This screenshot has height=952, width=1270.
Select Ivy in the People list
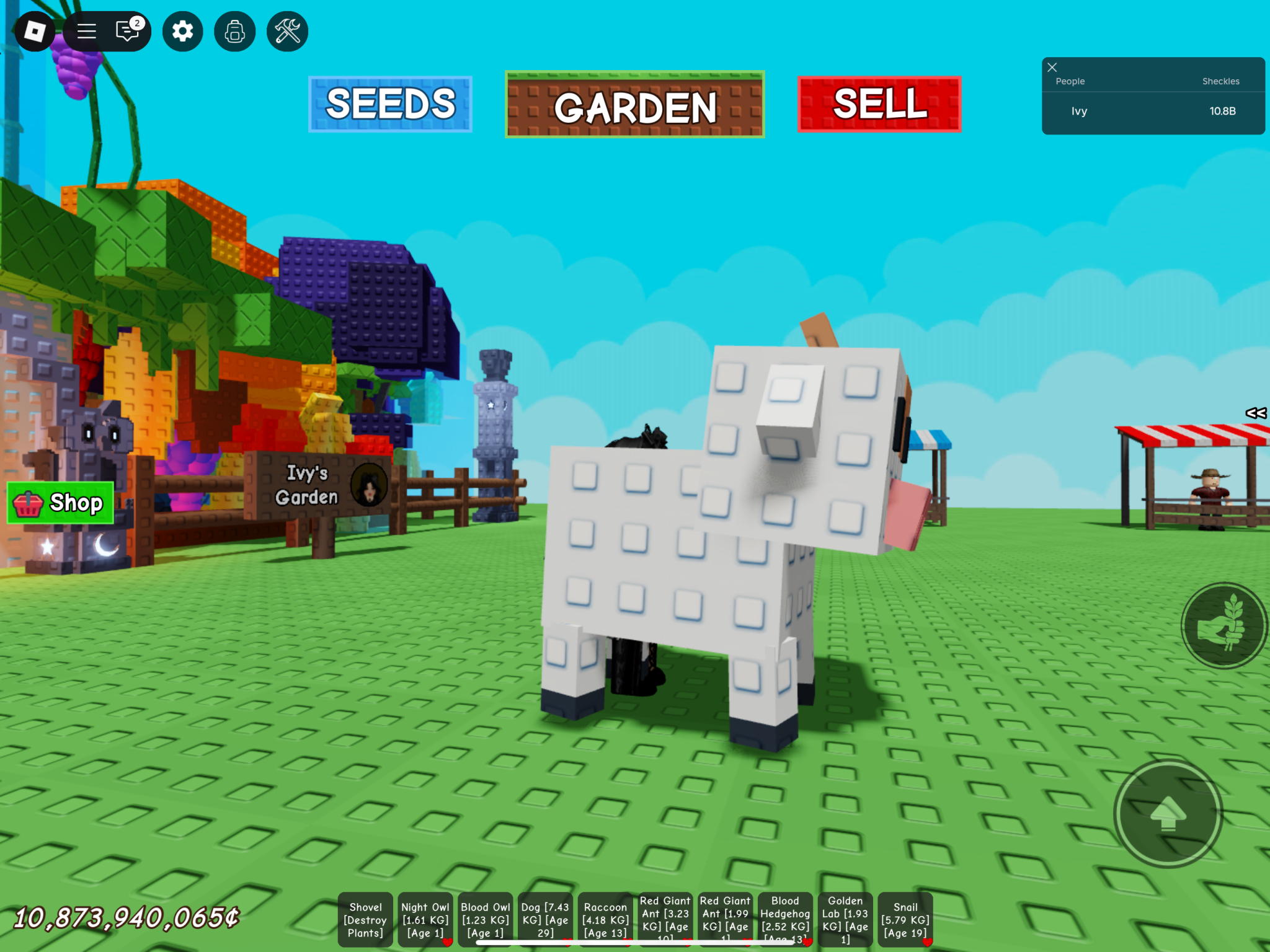coord(1078,111)
